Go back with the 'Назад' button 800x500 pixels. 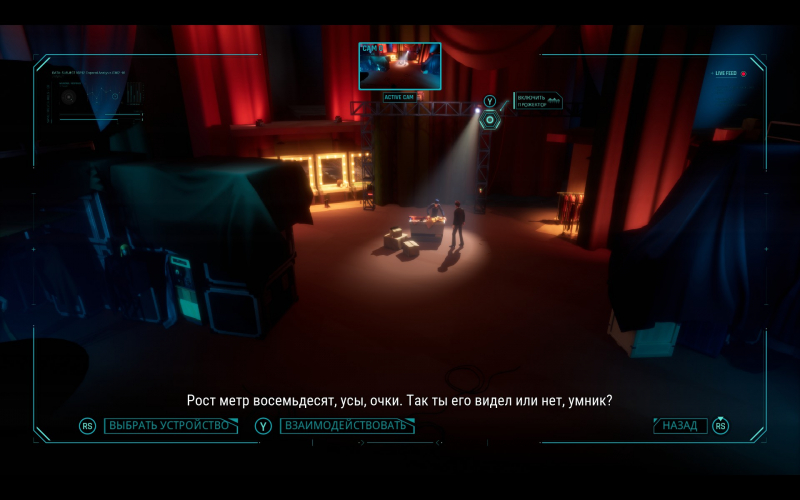point(680,426)
